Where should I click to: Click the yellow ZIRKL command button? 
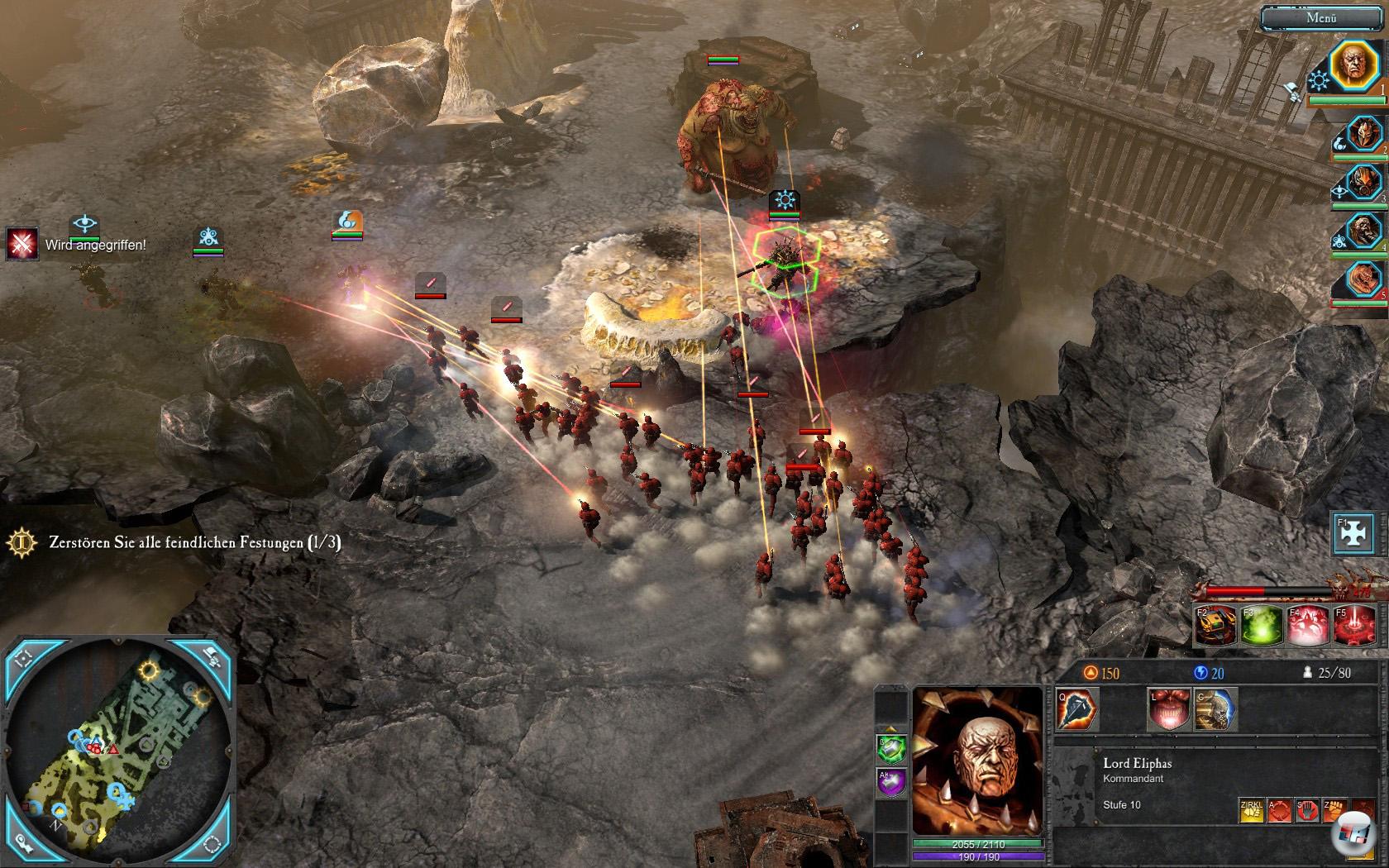(1250, 810)
